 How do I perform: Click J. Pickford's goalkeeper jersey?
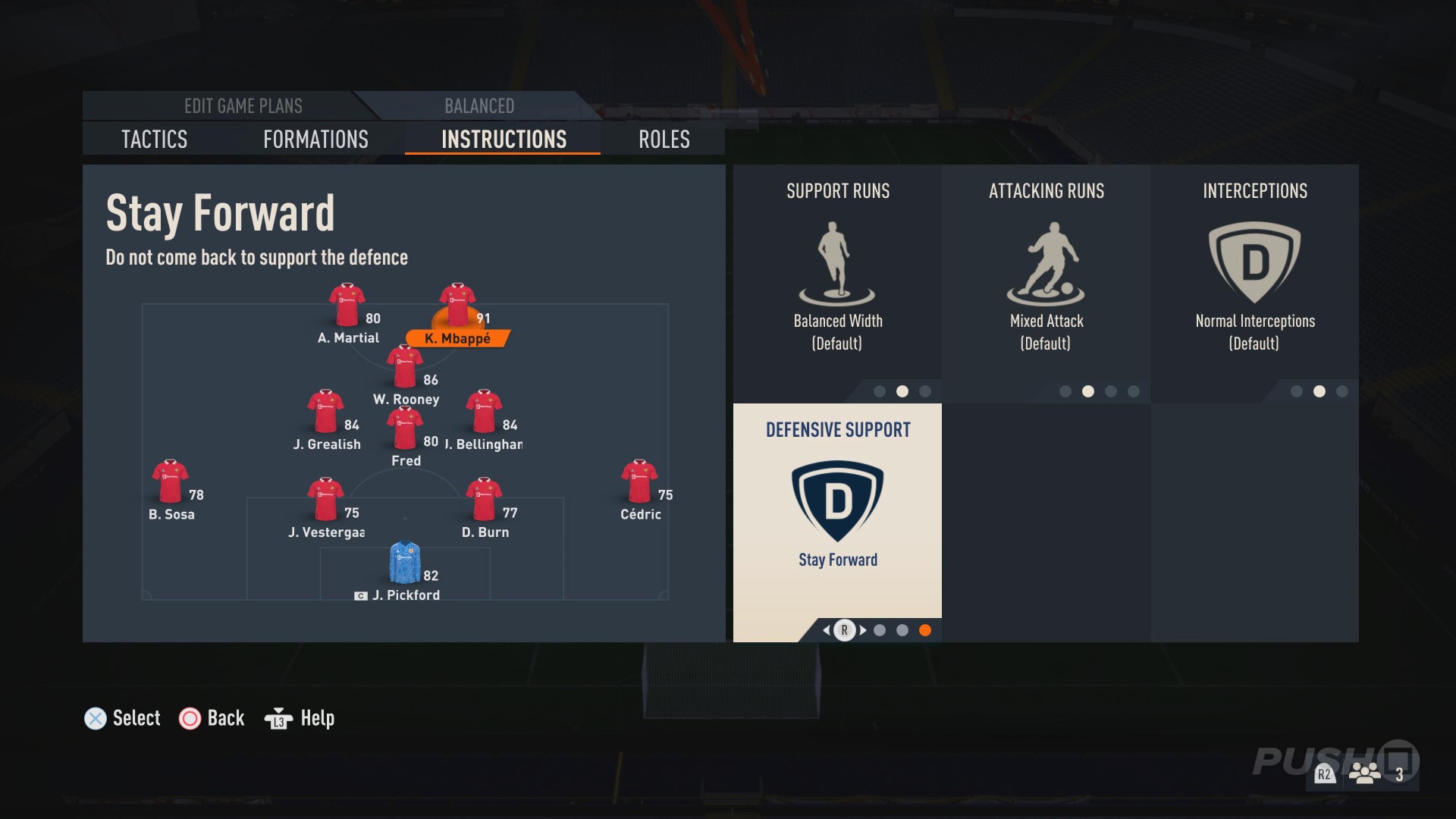(406, 561)
